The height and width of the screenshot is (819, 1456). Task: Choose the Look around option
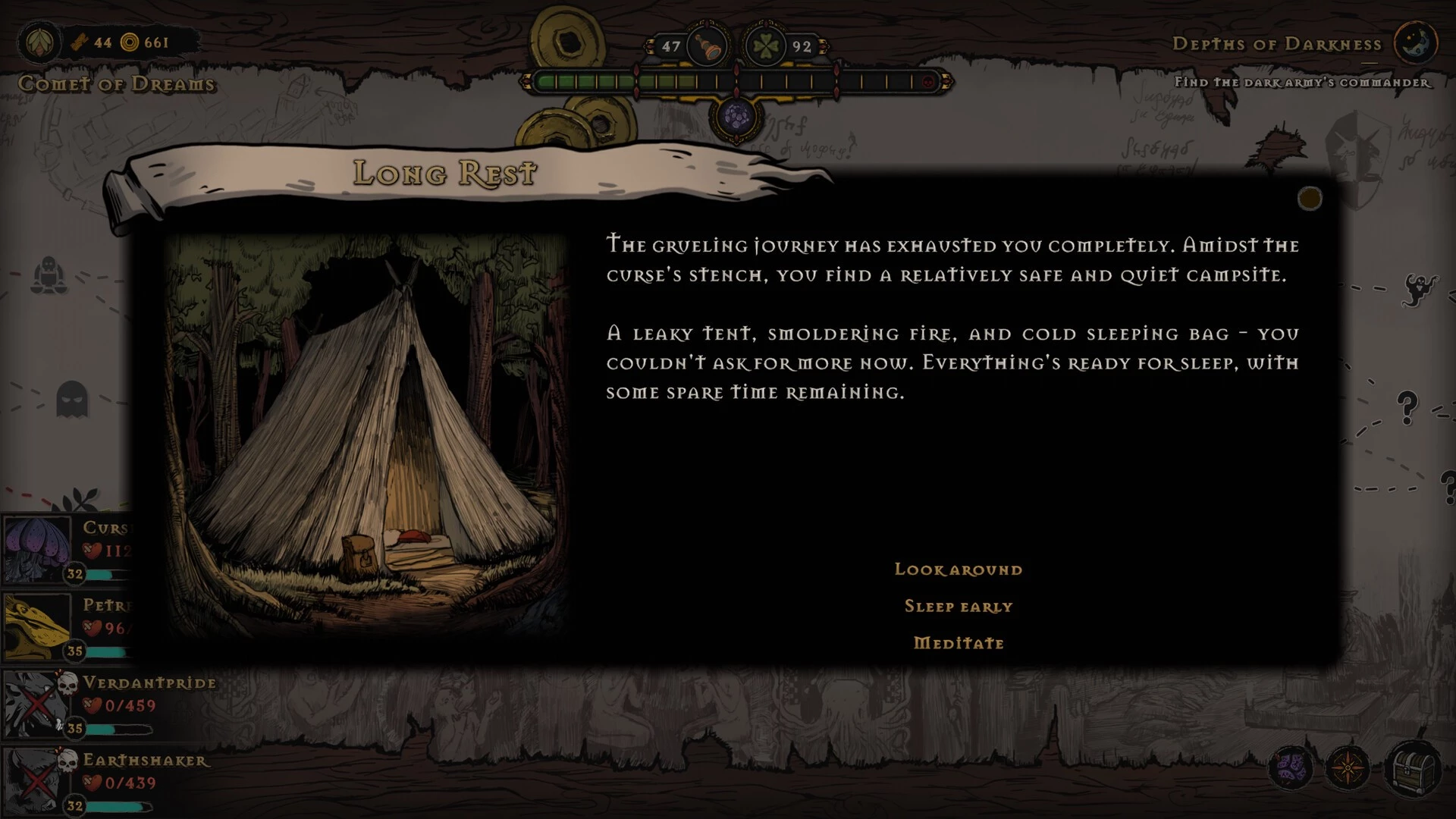click(958, 570)
